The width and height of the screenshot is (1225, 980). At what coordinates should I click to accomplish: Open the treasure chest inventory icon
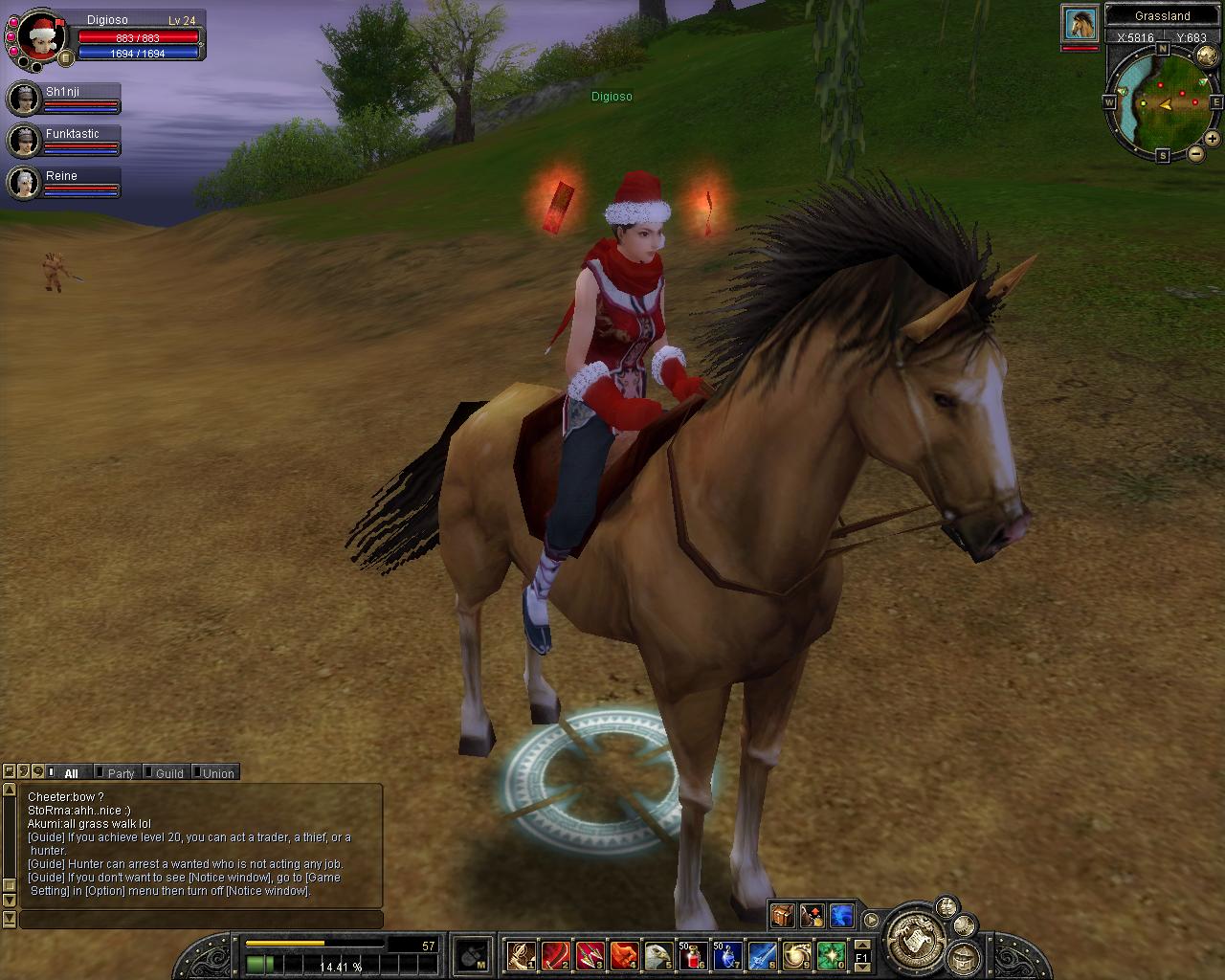click(783, 916)
